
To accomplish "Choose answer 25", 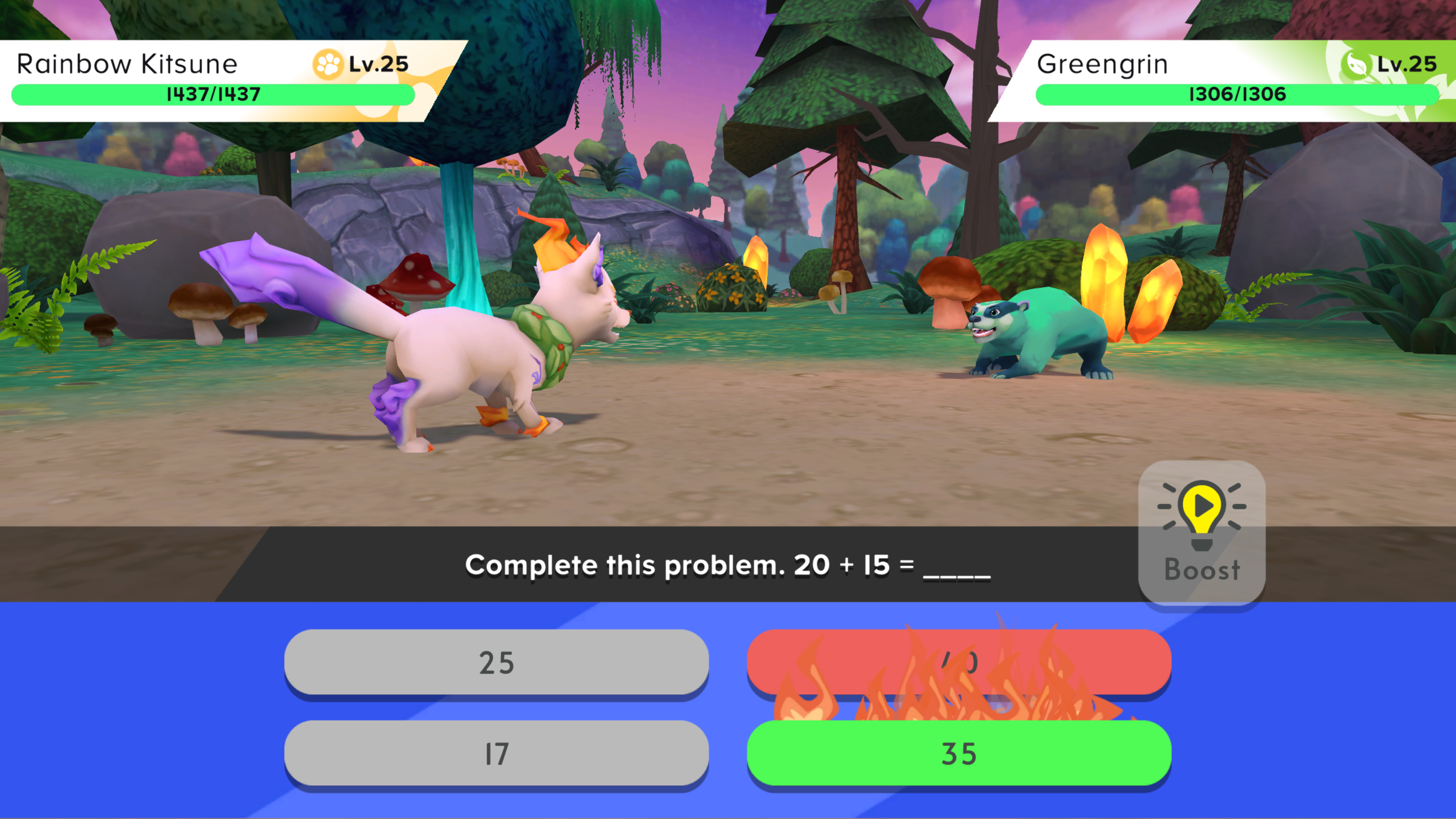I will point(496,662).
